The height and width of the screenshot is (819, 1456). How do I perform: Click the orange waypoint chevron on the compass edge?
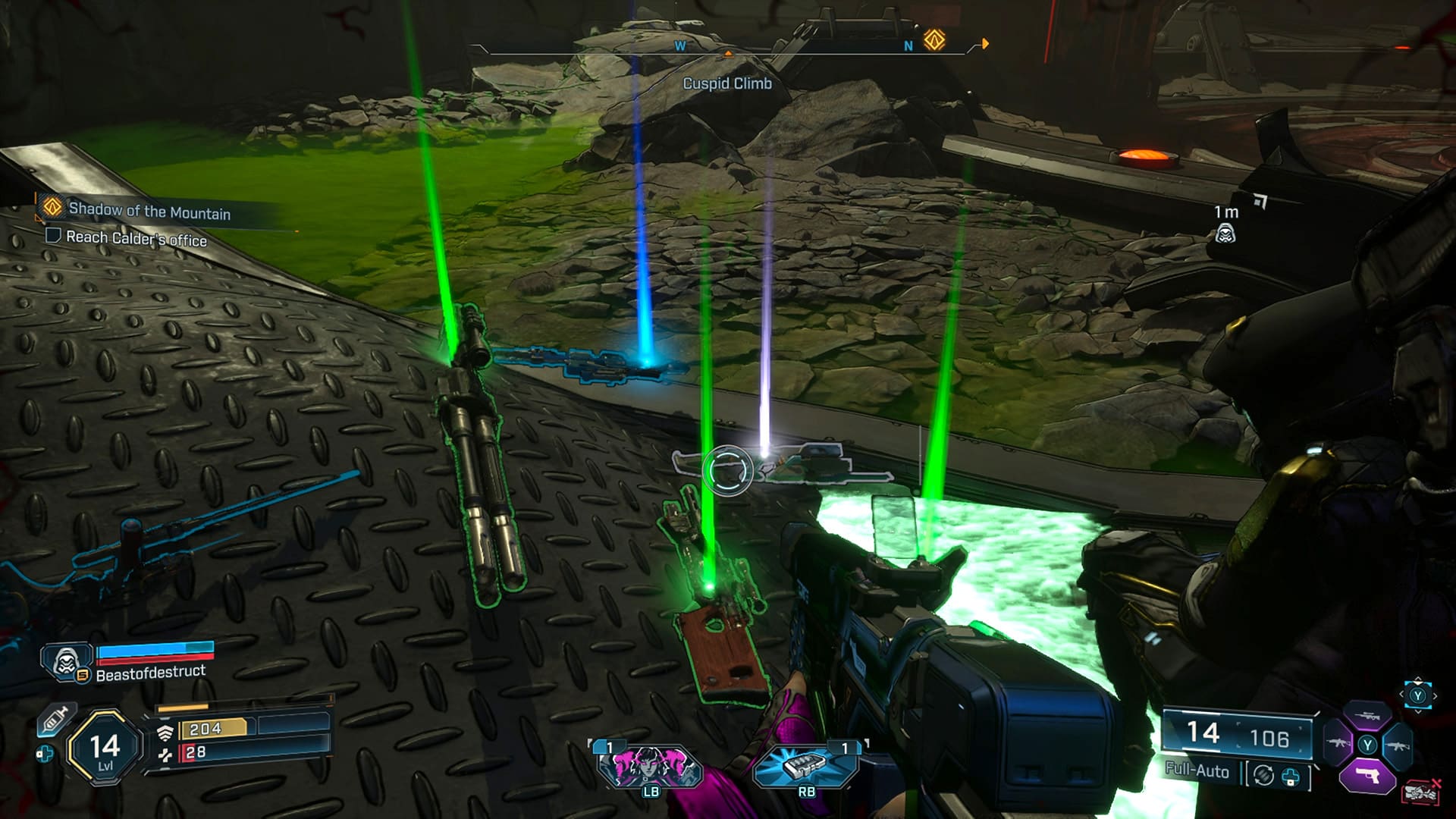[984, 45]
